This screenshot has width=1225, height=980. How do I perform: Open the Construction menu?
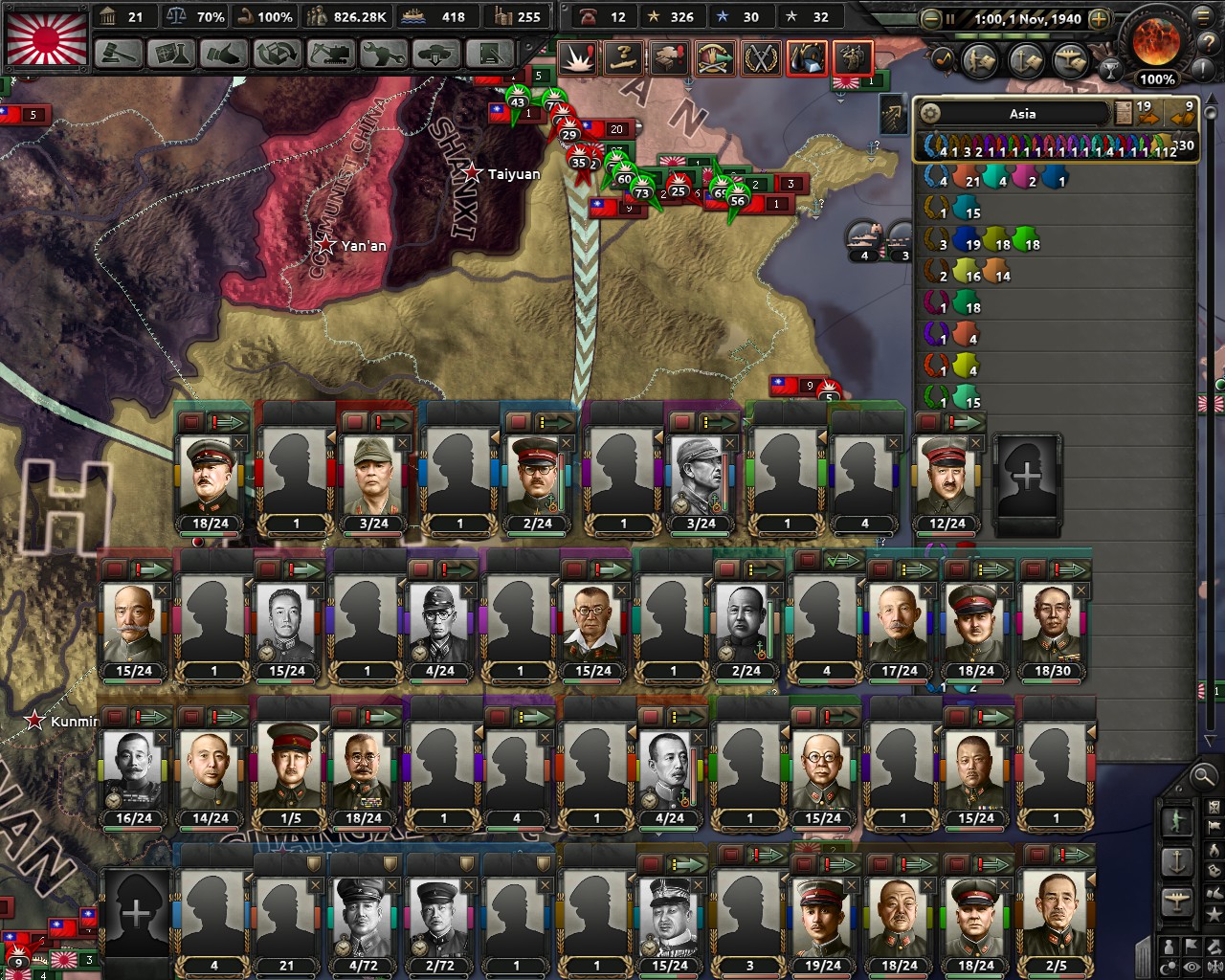[332, 55]
